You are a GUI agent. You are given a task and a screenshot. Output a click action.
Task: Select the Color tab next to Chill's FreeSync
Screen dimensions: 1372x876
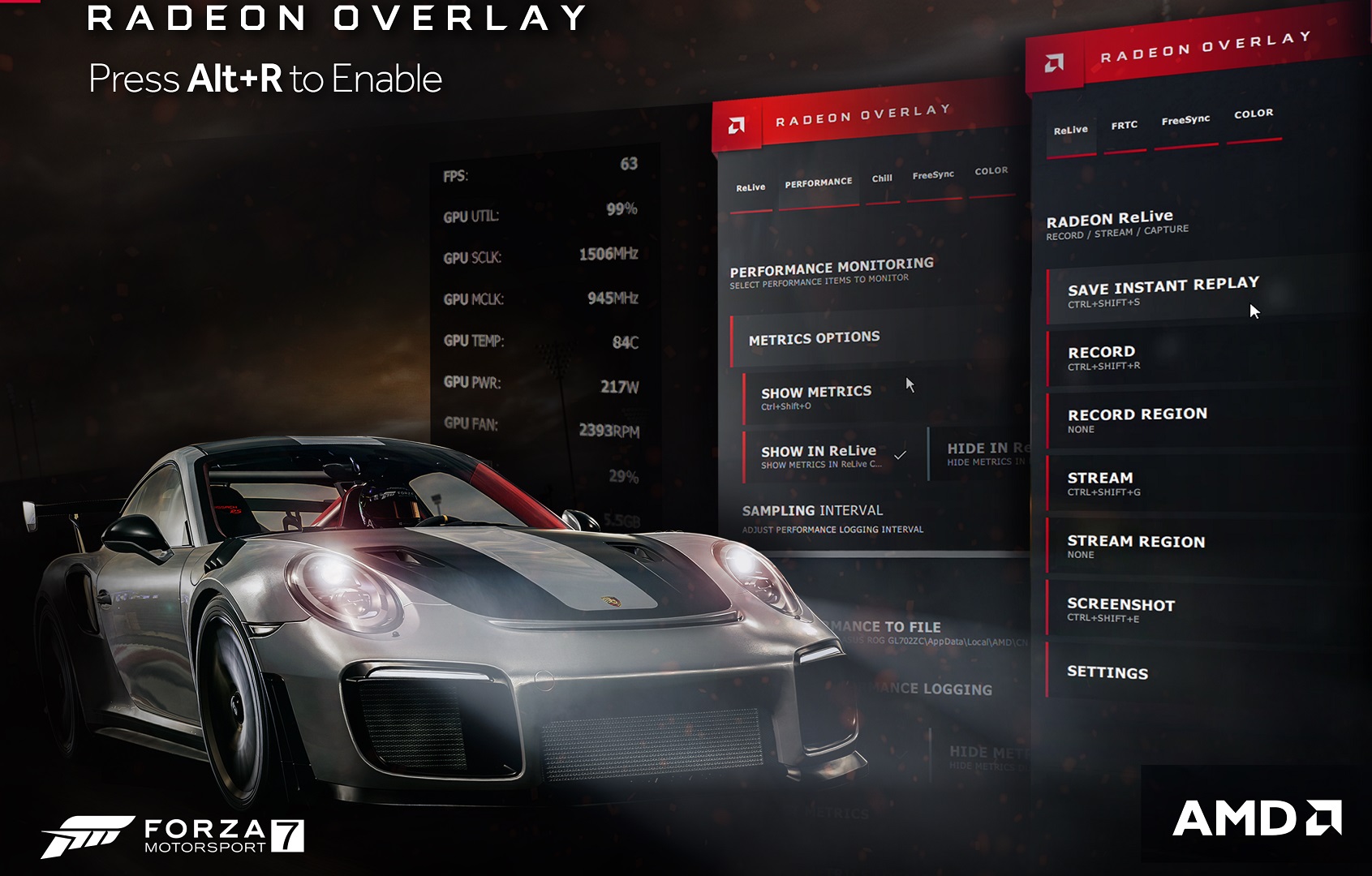(x=991, y=172)
